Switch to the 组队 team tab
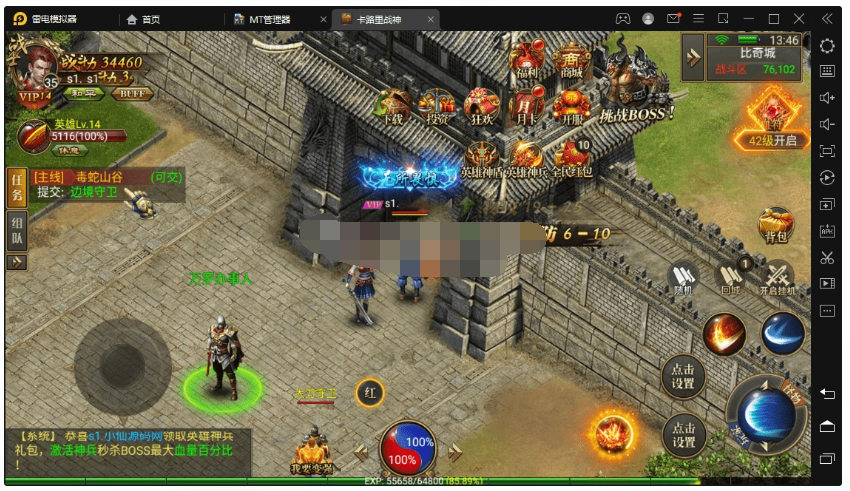 click(x=17, y=231)
